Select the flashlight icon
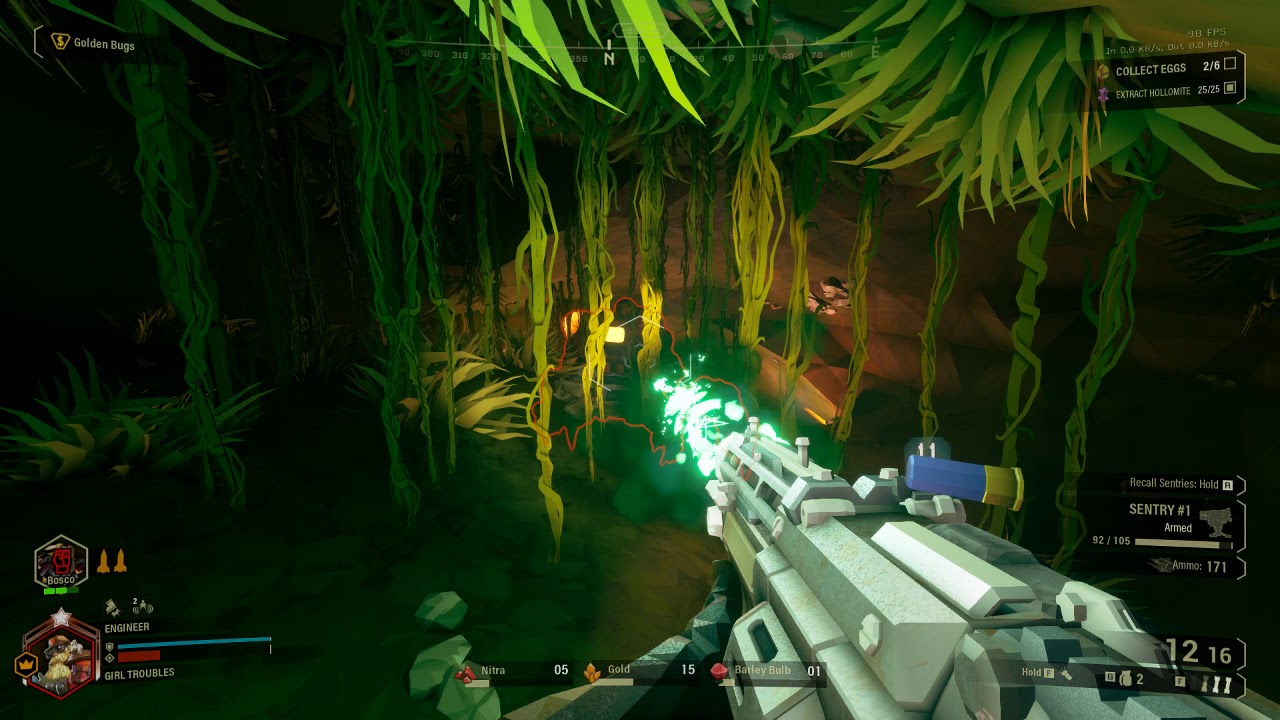Screen dimensions: 1280x720 (1066, 674)
